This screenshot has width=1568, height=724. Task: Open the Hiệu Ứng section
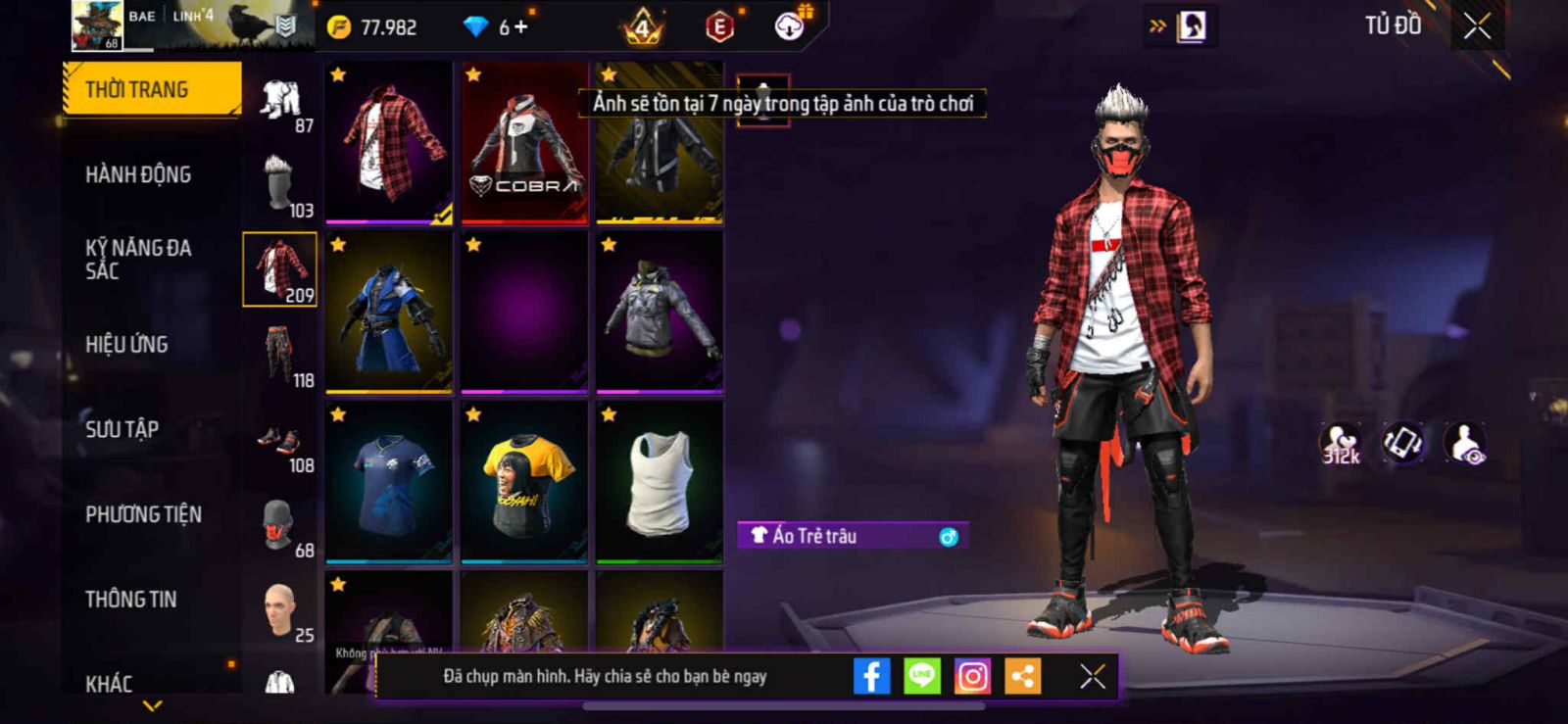(126, 344)
